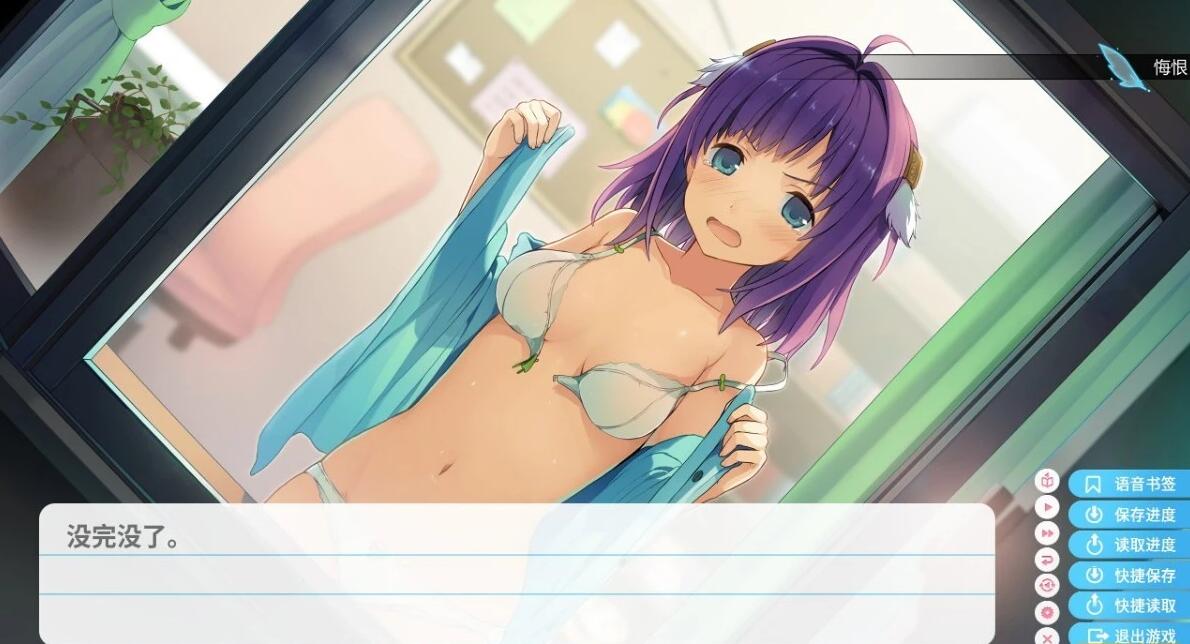Start auto-play with the pink play icon
1190x644 pixels.
1047,507
